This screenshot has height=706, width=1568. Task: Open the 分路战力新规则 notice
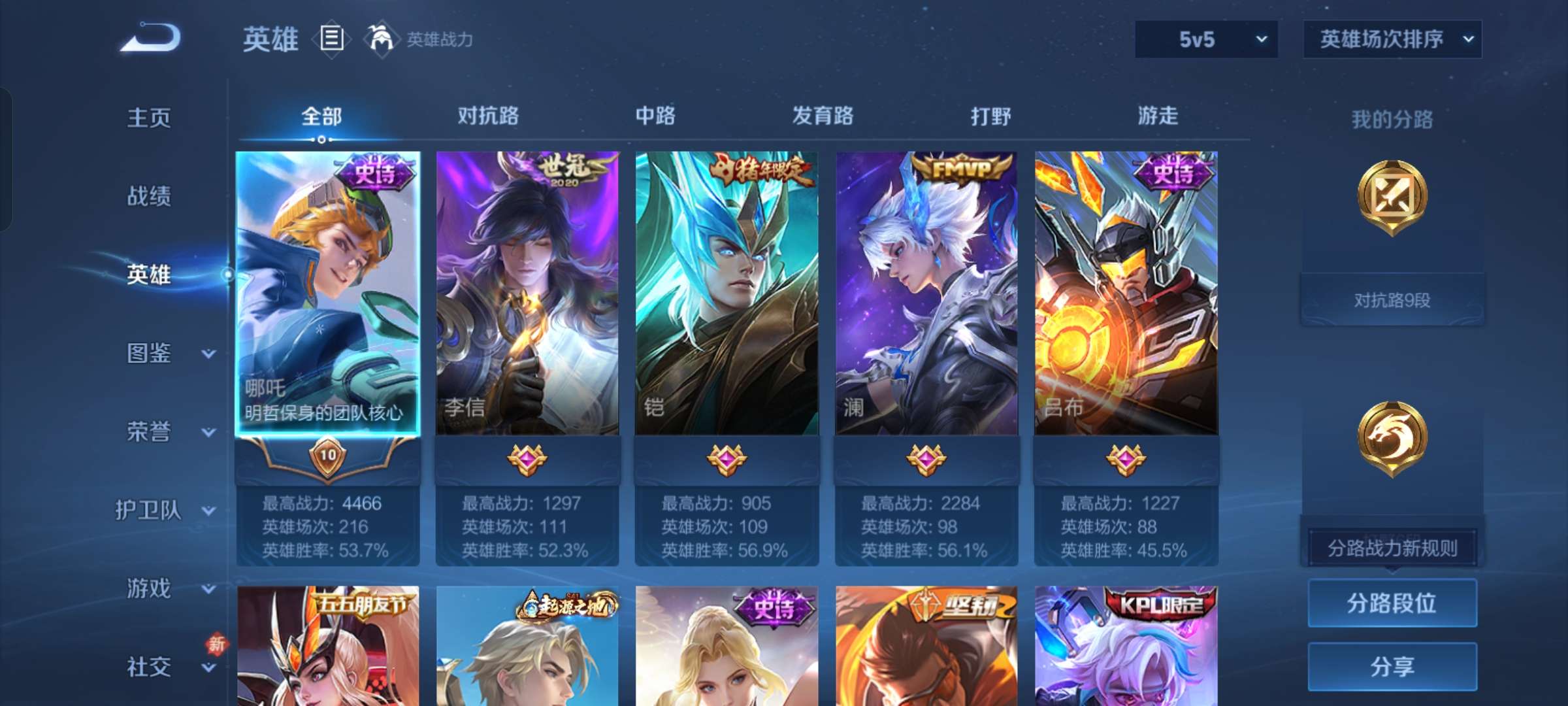(x=1392, y=547)
